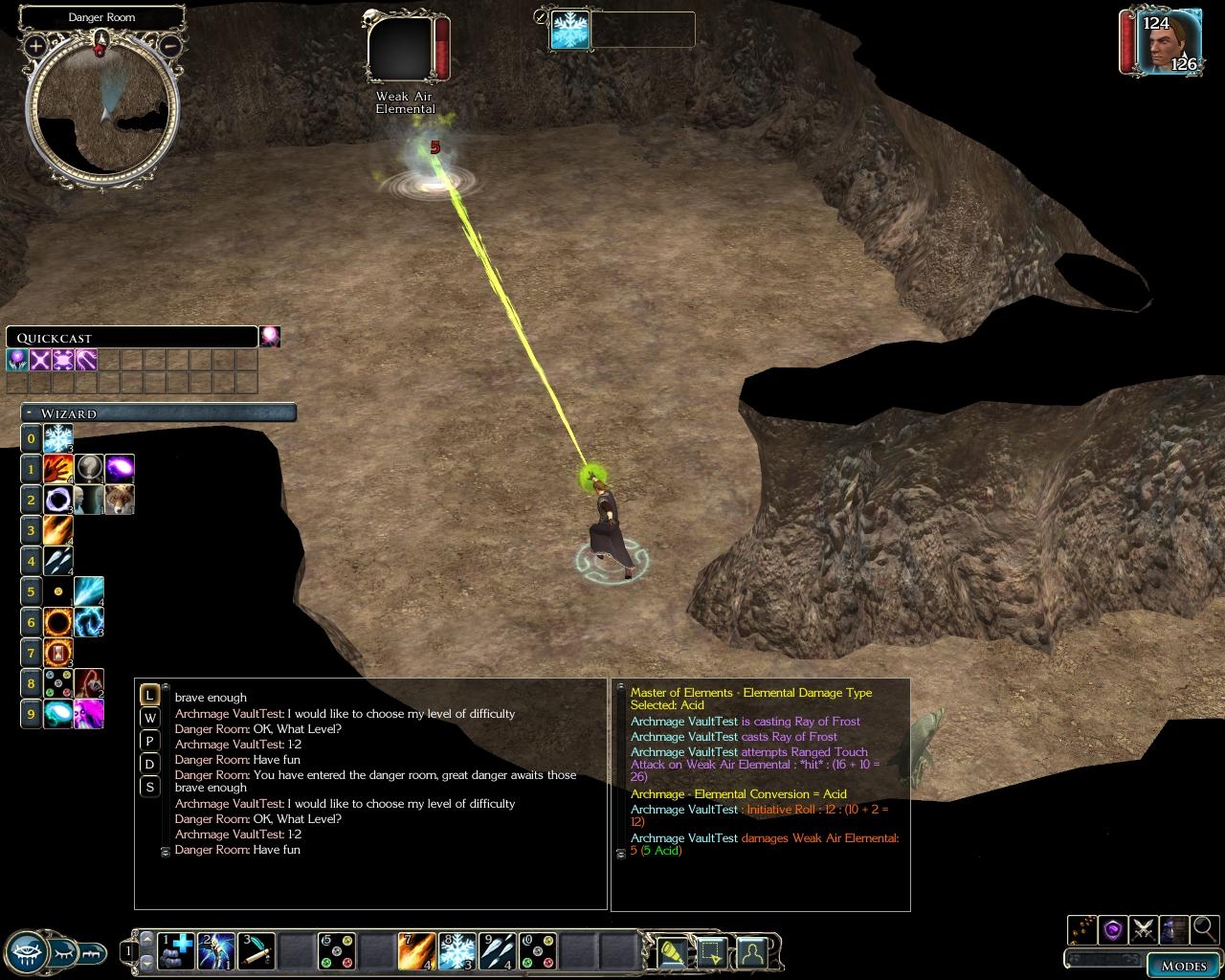Click the minimap zoom-in plus button
The width and height of the screenshot is (1225, 980).
[x=35, y=45]
